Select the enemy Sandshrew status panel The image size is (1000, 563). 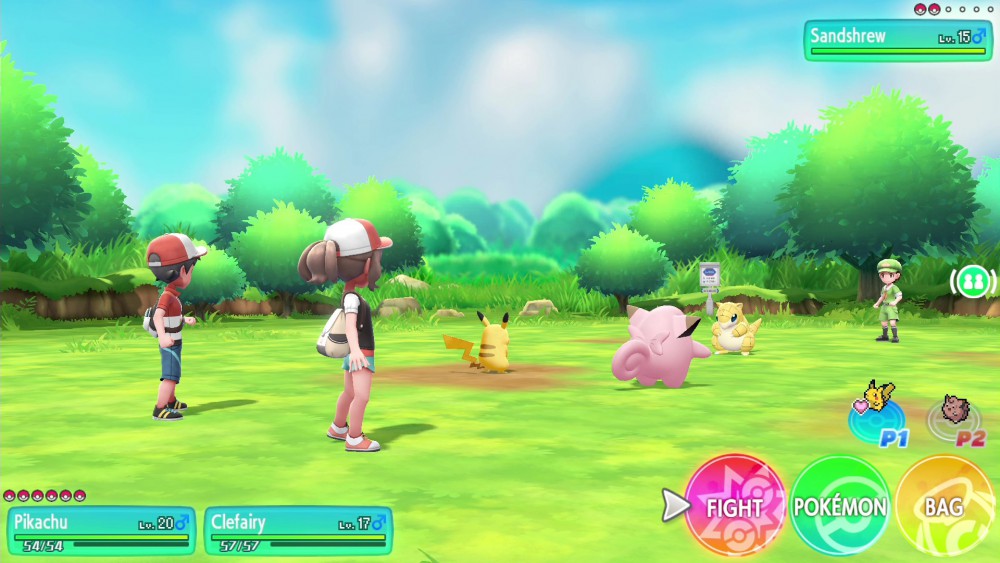pos(897,40)
